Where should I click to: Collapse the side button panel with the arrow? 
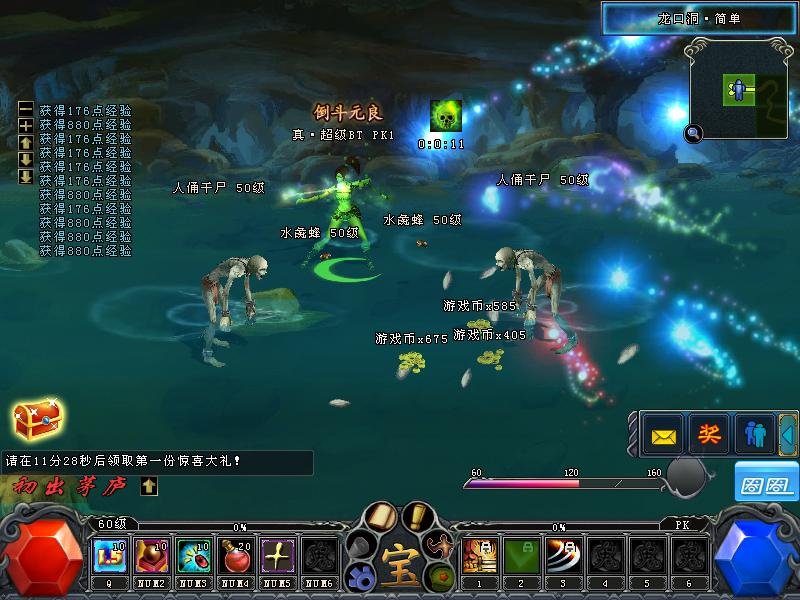click(787, 436)
